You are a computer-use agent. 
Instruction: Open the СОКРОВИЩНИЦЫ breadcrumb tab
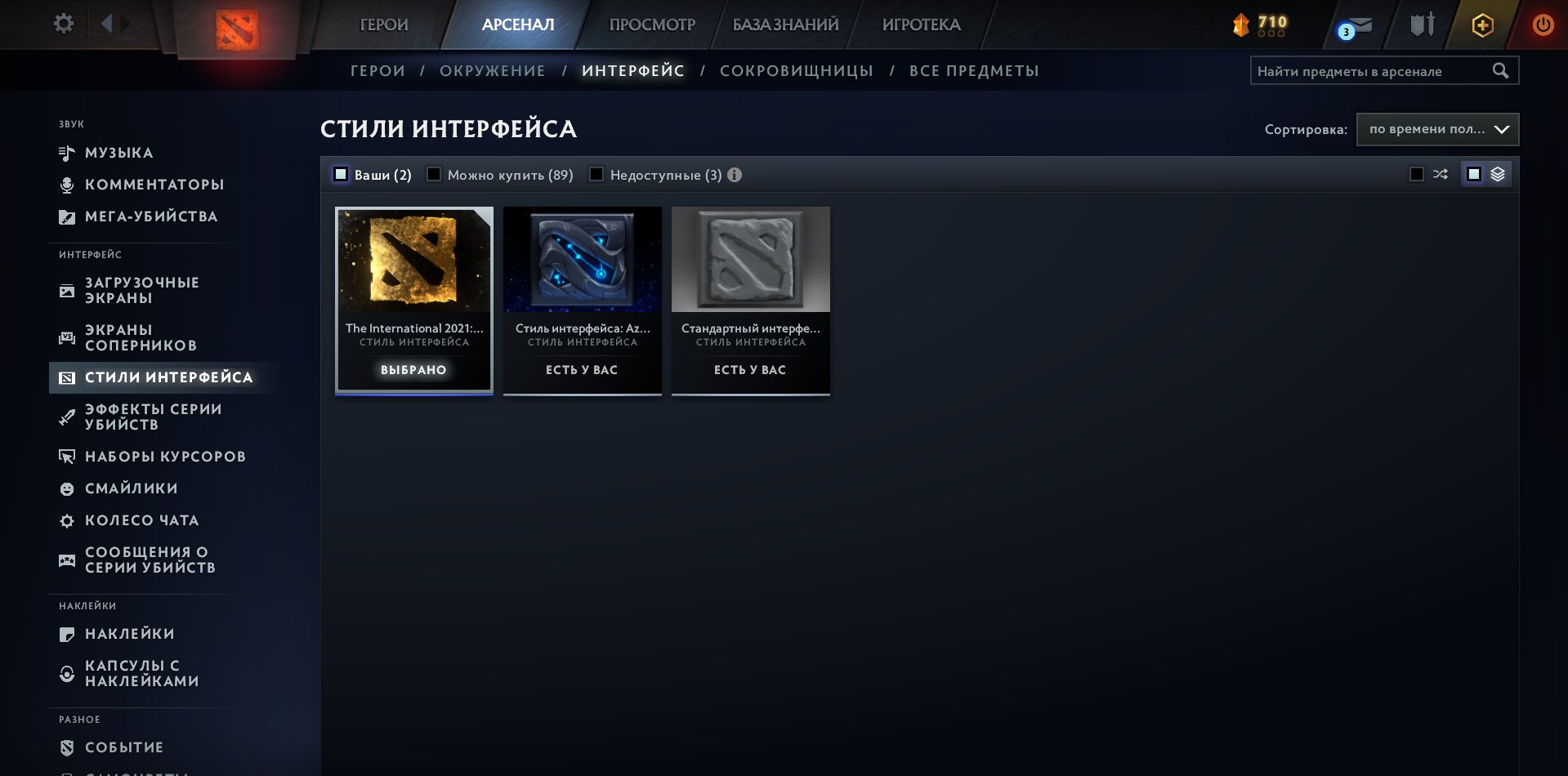796,70
